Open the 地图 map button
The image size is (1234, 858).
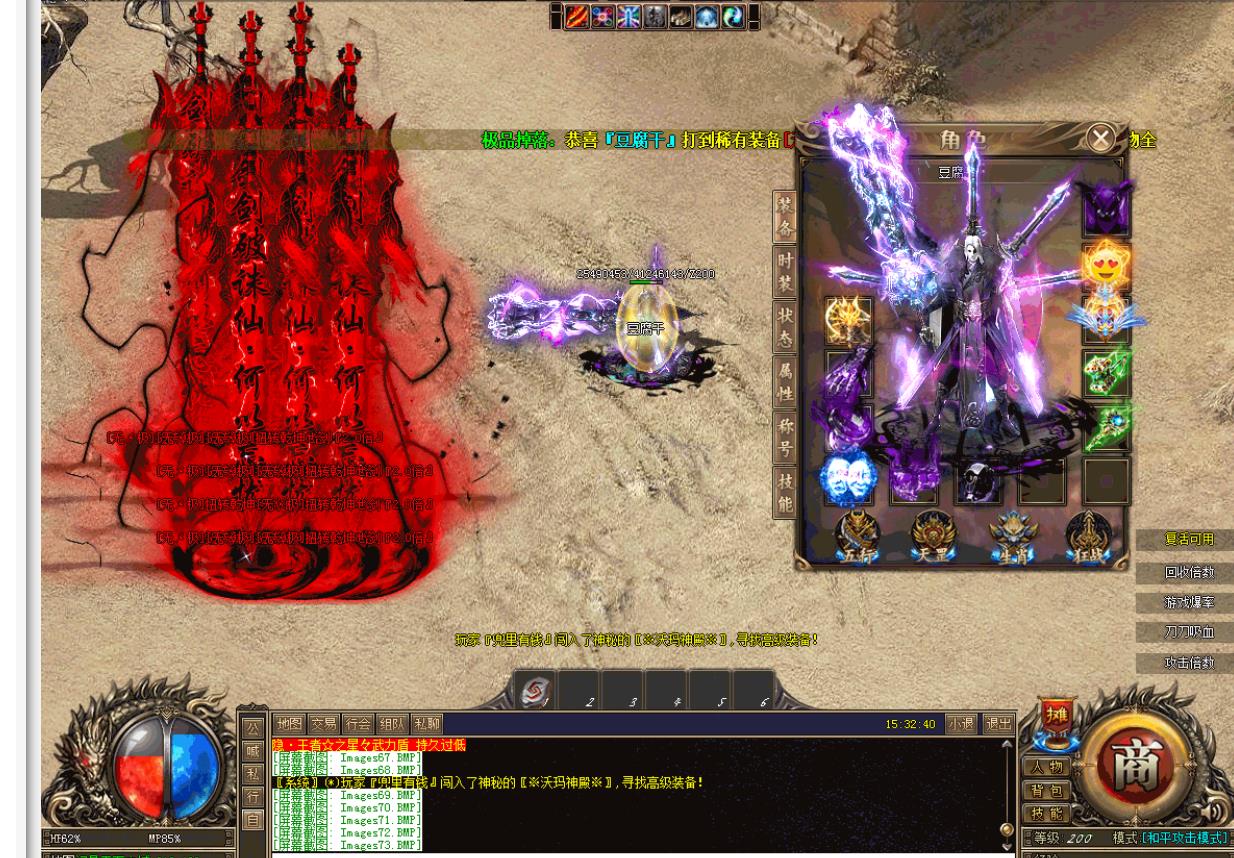[x=289, y=724]
